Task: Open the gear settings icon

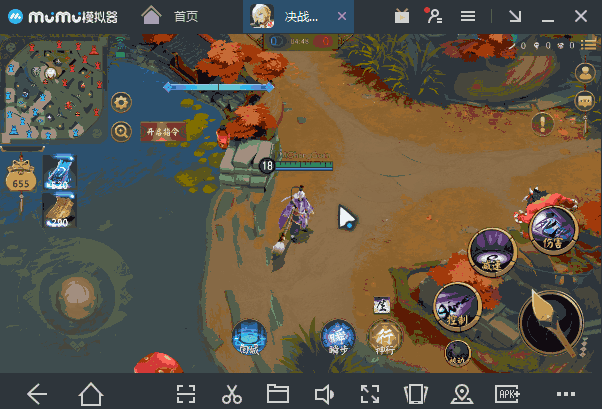Action: (x=122, y=102)
